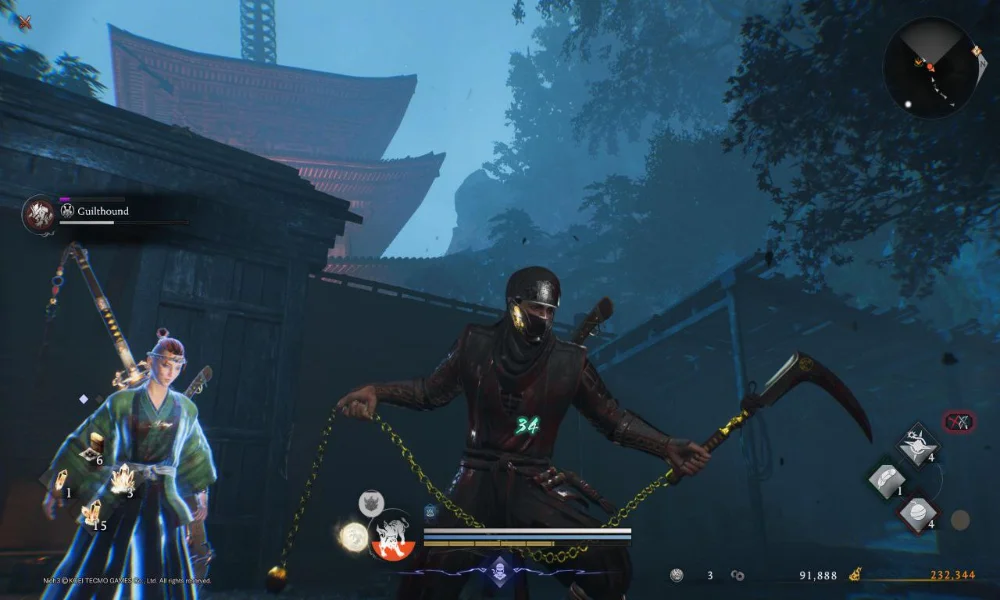The height and width of the screenshot is (600, 1000).
Task: Use the shuriken ninjutsu slot
Action: click(x=916, y=443)
